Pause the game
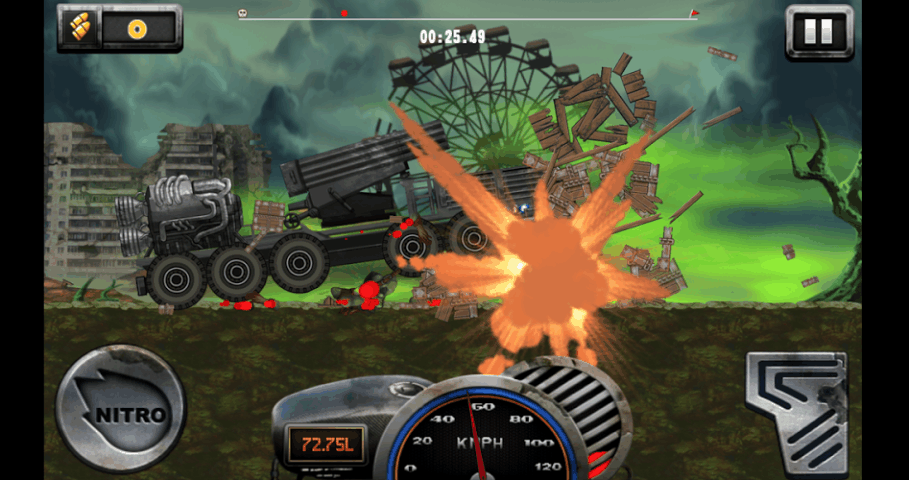 pyautogui.click(x=818, y=31)
